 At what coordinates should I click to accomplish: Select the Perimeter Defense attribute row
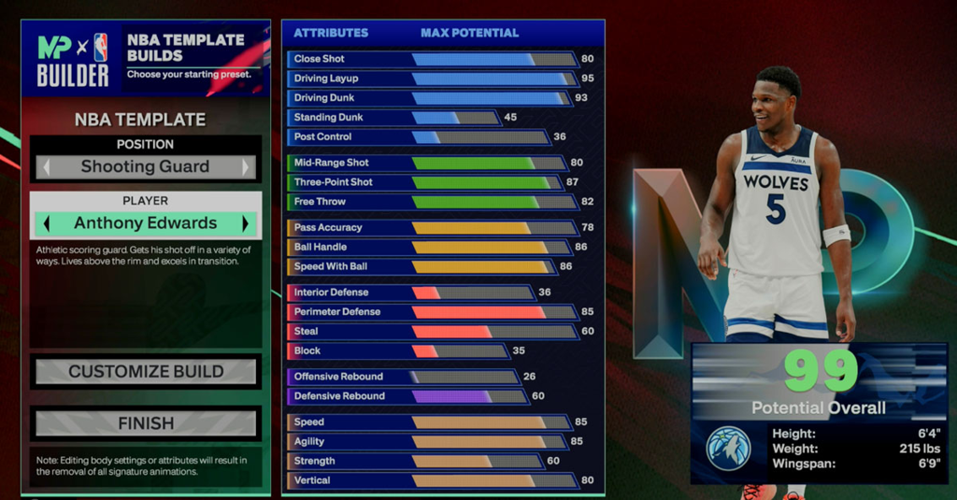(430, 312)
